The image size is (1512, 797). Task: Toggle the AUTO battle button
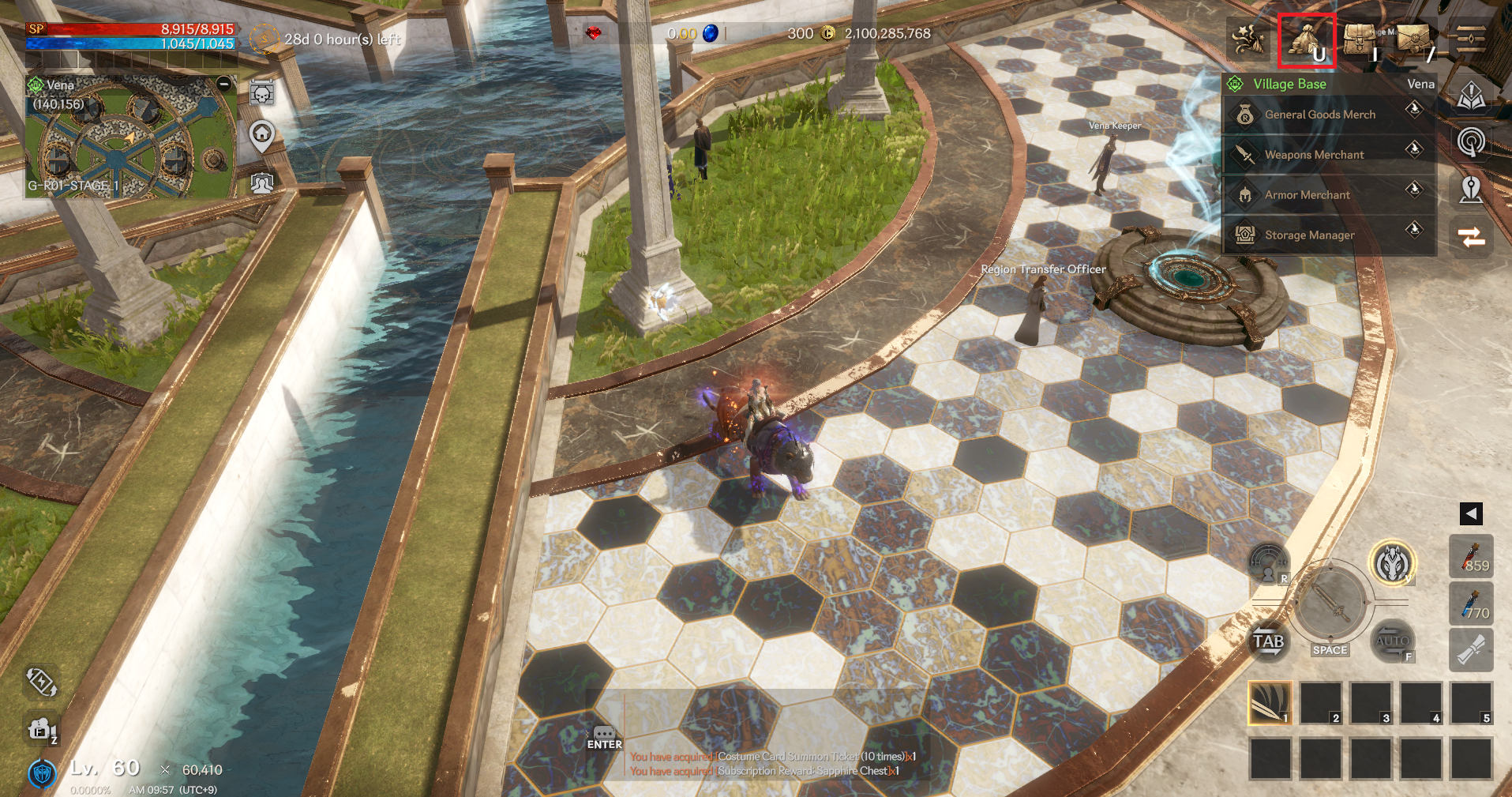1391,641
